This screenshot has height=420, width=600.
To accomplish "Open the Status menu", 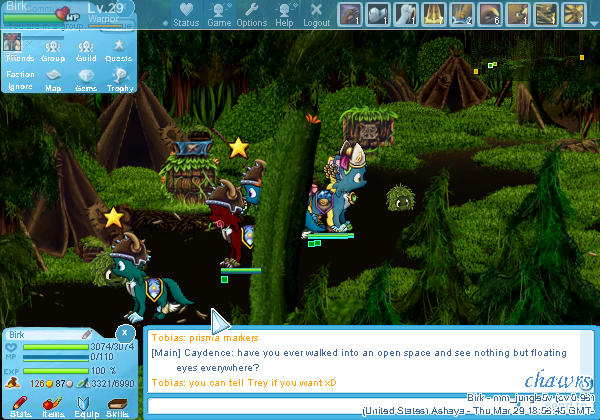I will 185,15.
